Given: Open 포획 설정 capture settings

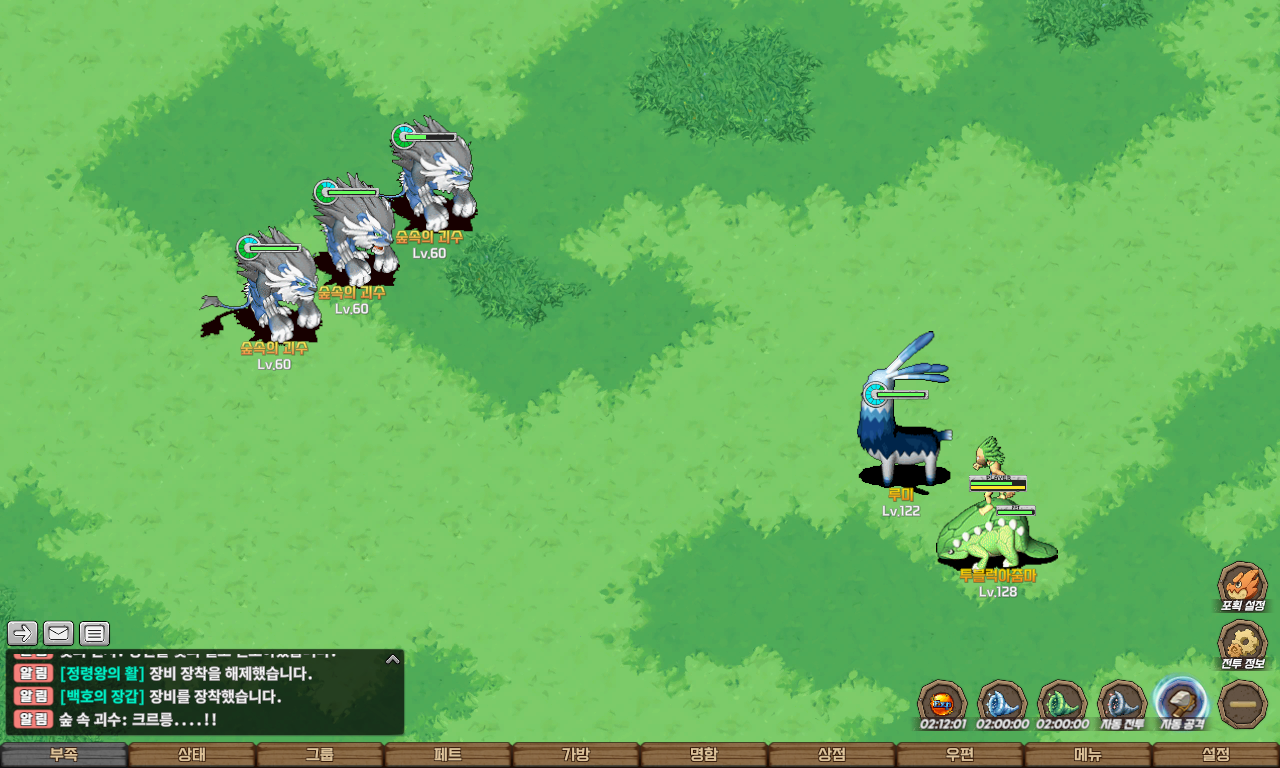Looking at the screenshot, I should pyautogui.click(x=1242, y=585).
